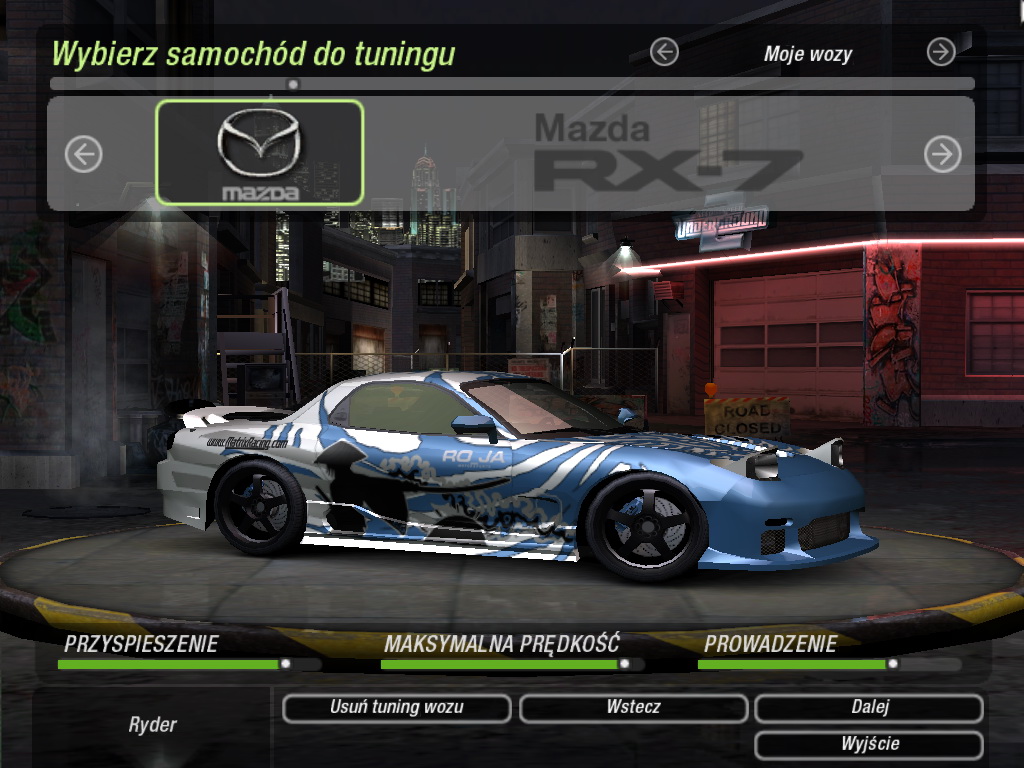This screenshot has height=768, width=1024.
Task: Switch to next category after Moje wozy
Action: (x=941, y=52)
